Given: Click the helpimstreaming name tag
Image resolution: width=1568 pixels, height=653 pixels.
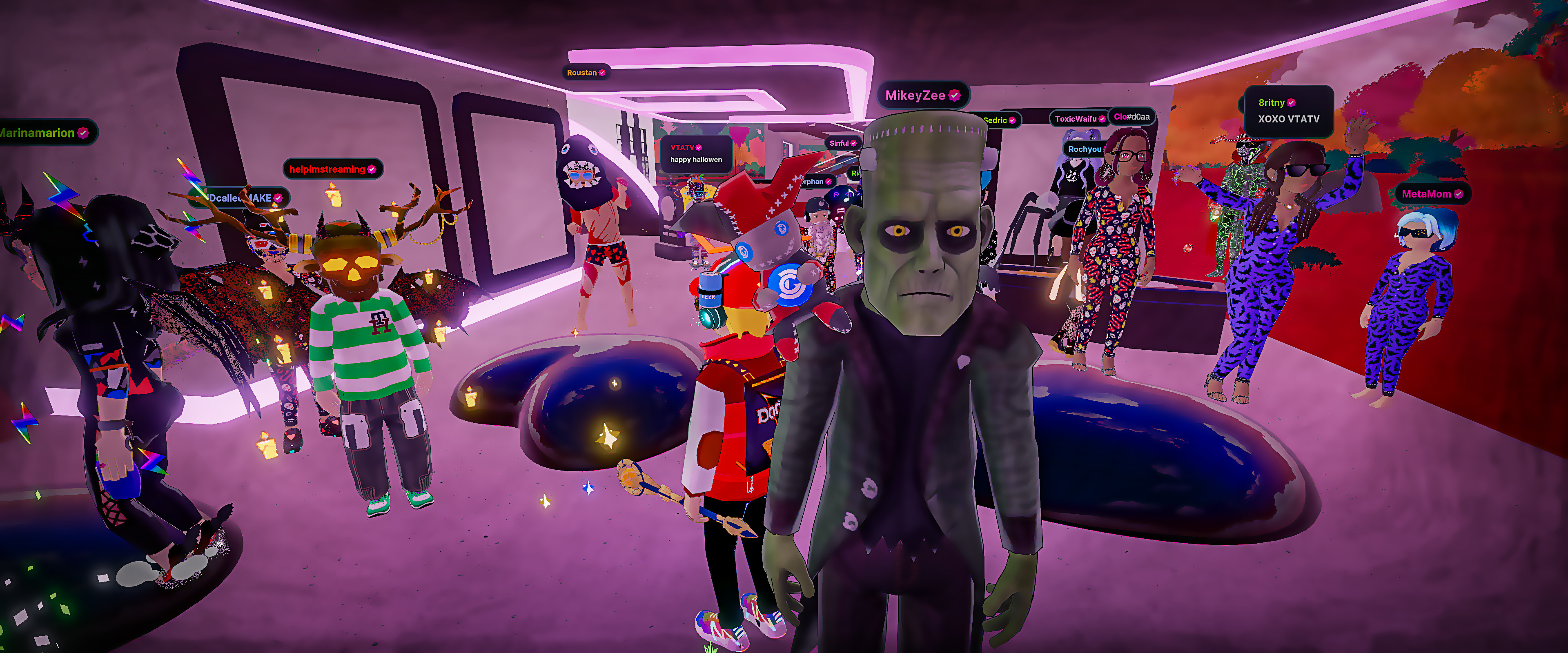Looking at the screenshot, I should pos(332,169).
